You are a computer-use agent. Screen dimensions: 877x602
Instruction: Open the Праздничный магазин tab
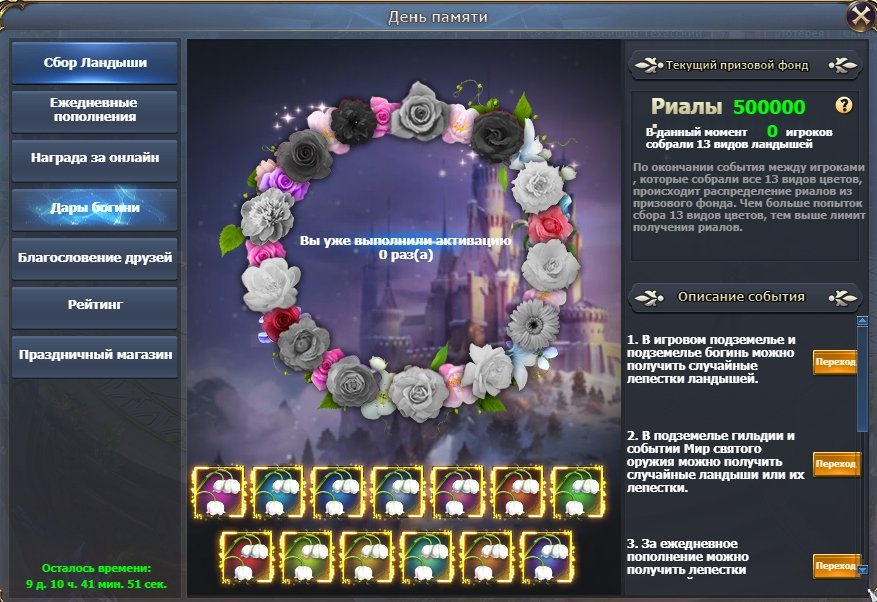[x=95, y=355]
